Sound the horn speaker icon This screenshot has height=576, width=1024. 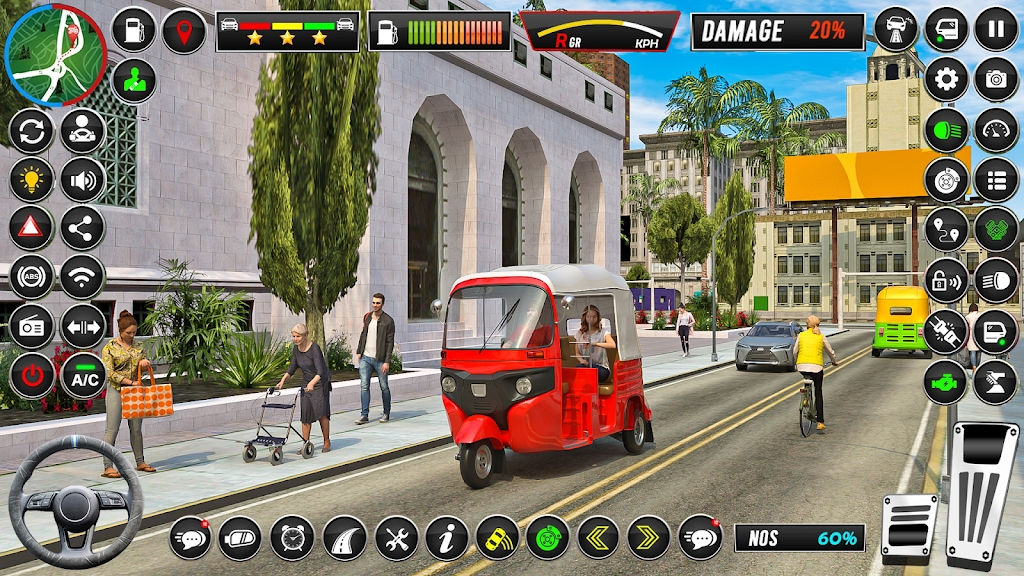point(83,180)
